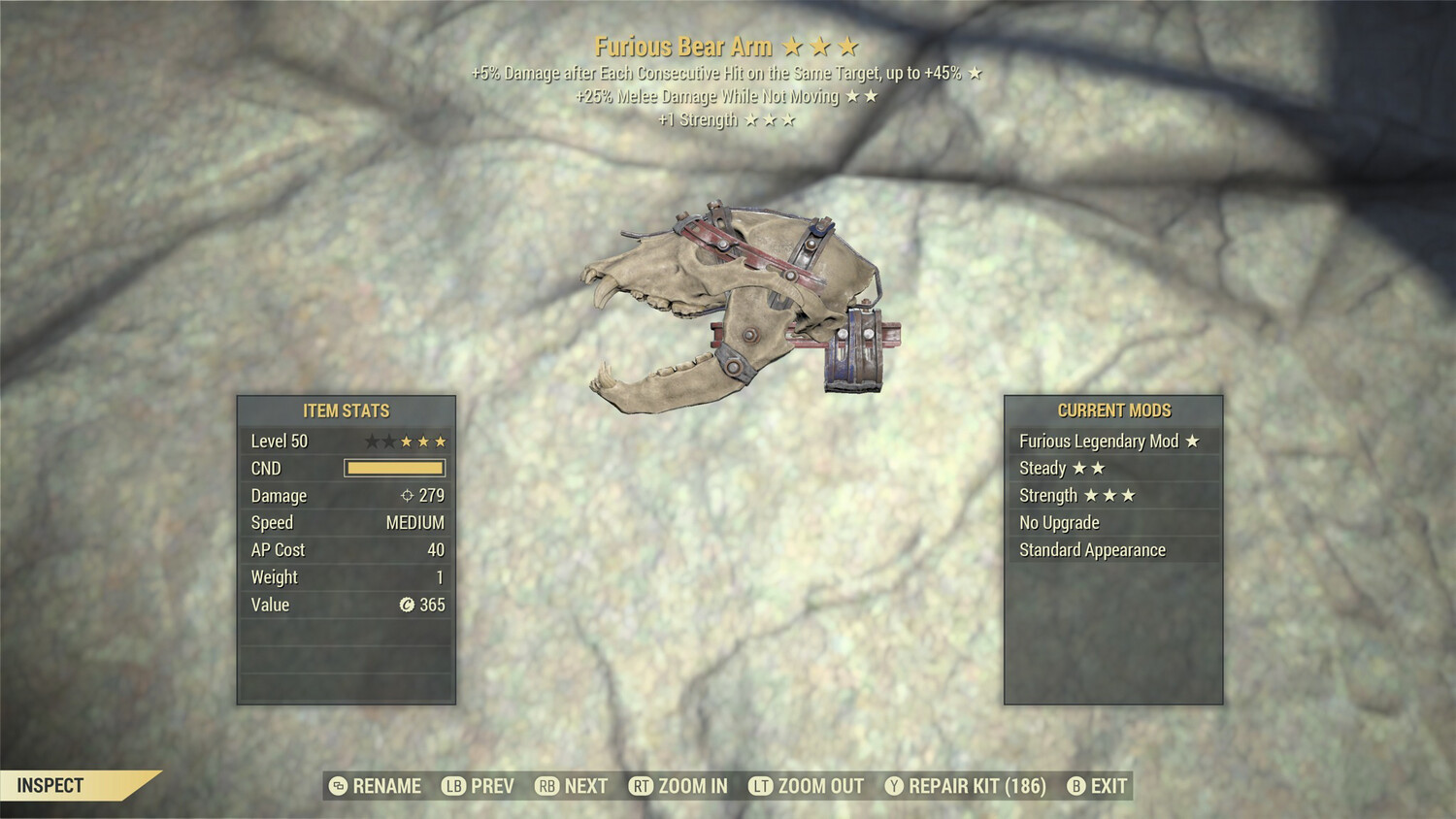This screenshot has width=1456, height=819.
Task: Exit the inspect screen
Action: coord(1098,786)
